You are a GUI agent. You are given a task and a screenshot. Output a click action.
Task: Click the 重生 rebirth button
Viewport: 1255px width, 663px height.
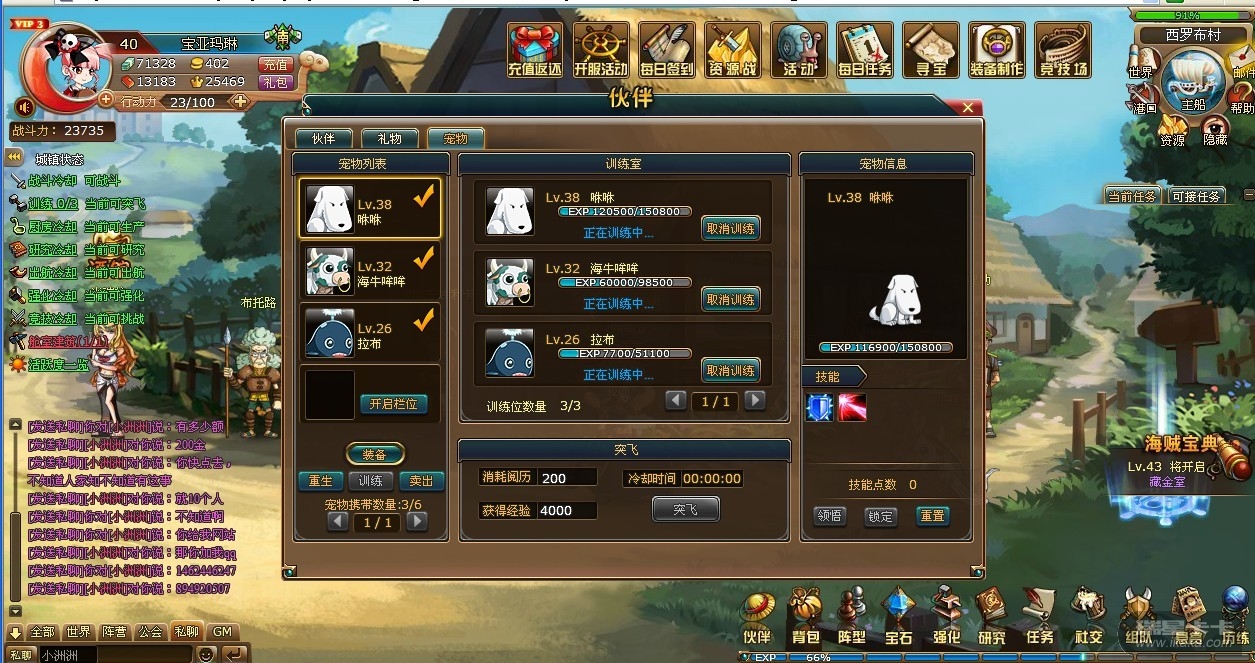click(x=320, y=481)
